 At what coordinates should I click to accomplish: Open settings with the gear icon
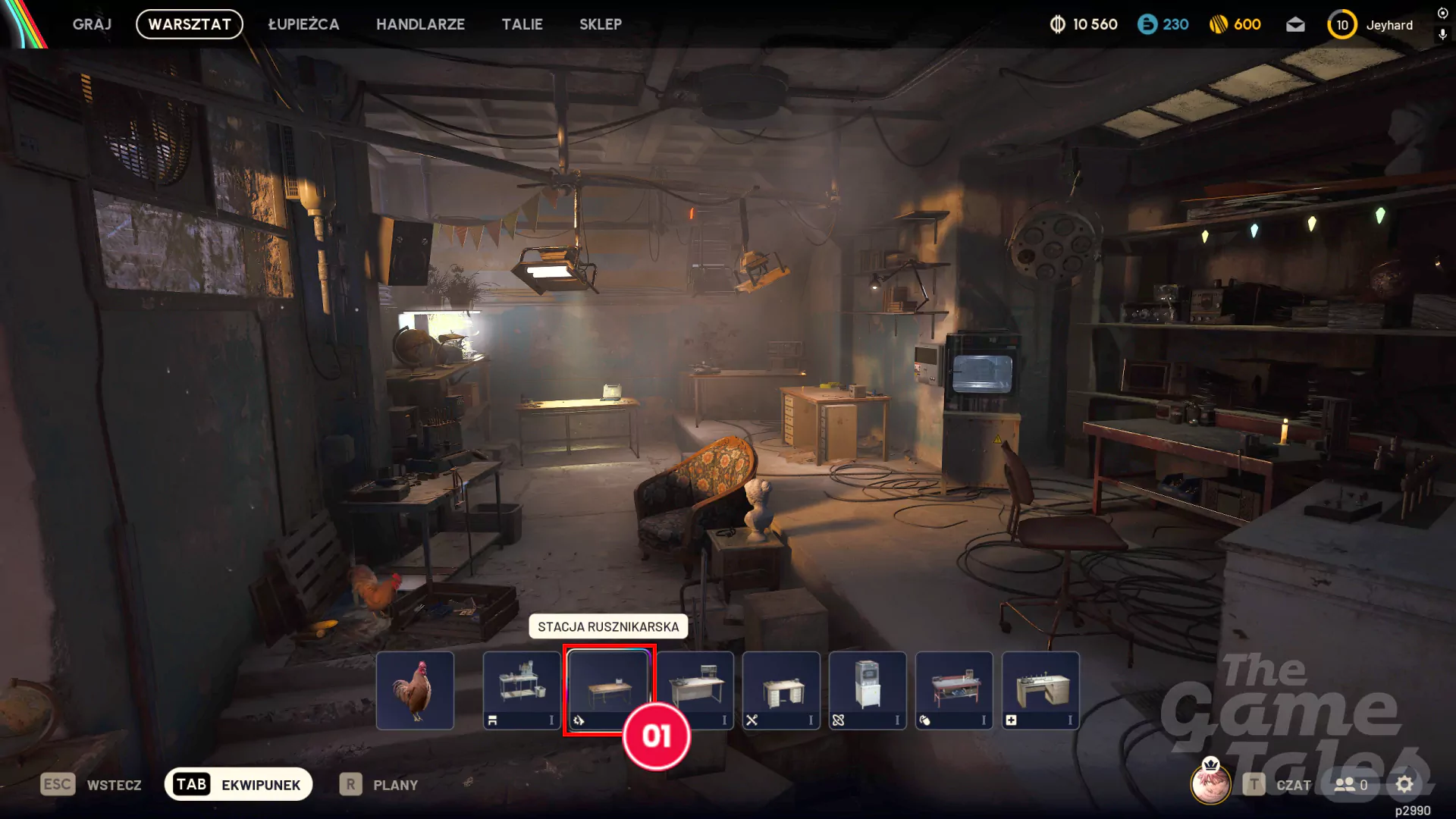(x=1404, y=784)
